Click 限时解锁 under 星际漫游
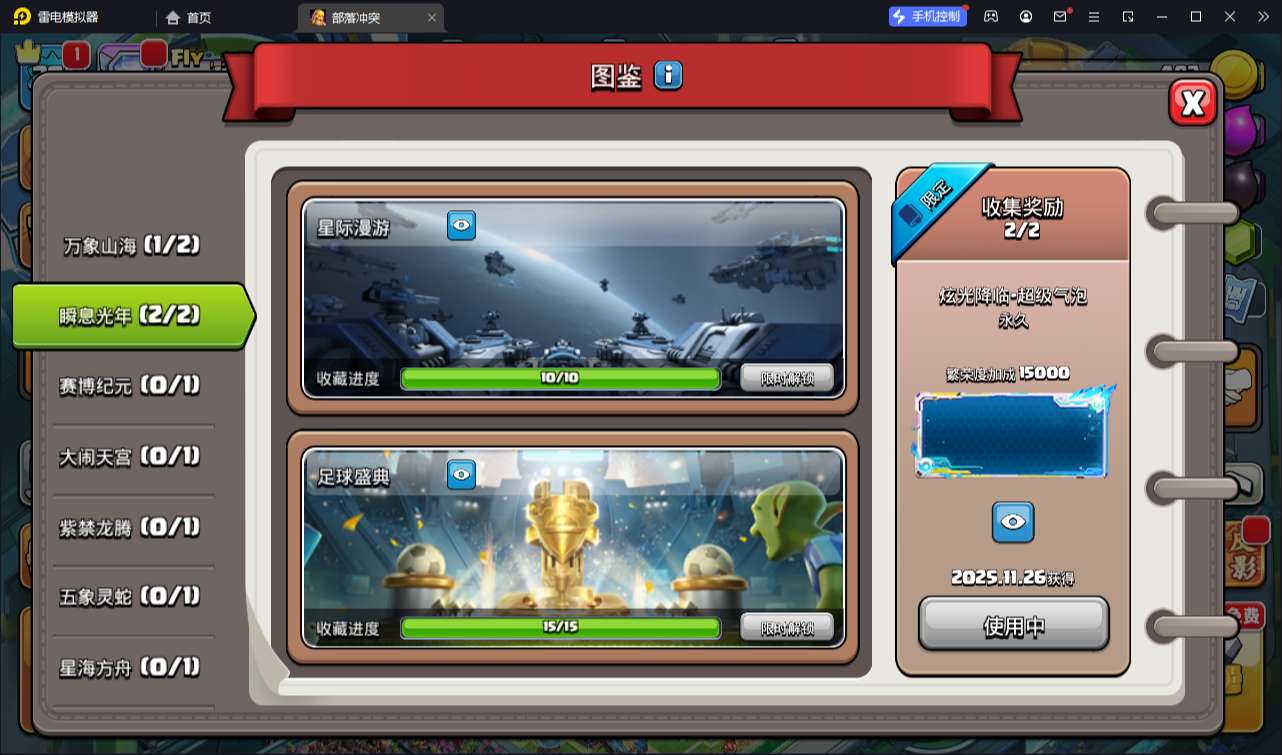Viewport: 1282px width, 755px height. coord(785,379)
